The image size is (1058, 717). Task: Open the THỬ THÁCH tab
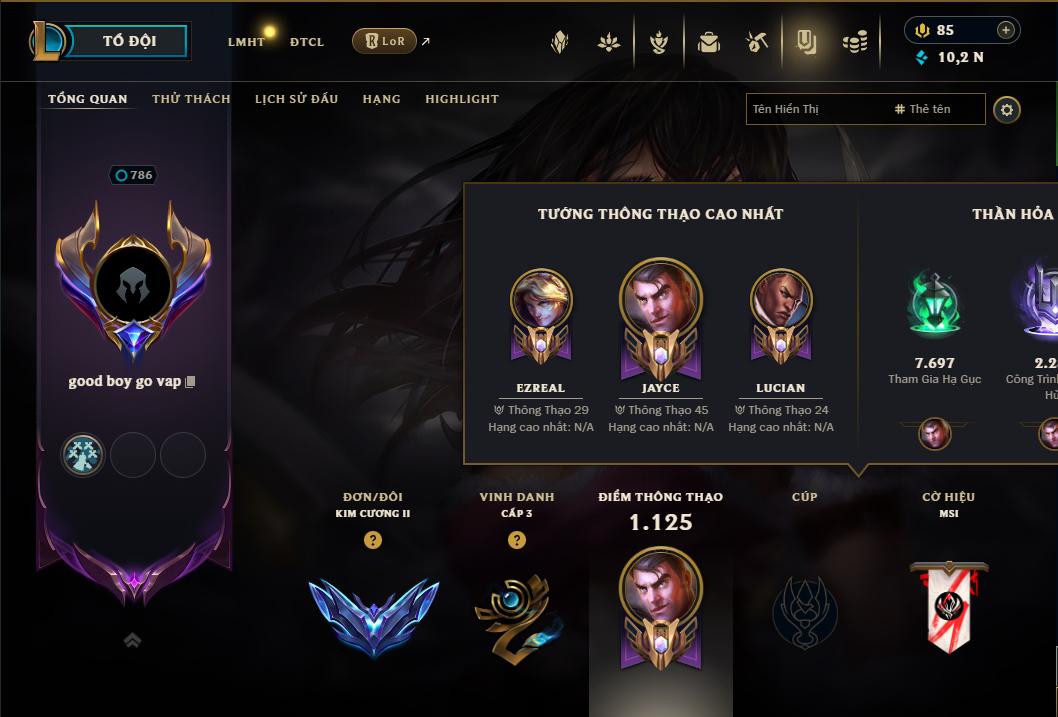point(191,99)
